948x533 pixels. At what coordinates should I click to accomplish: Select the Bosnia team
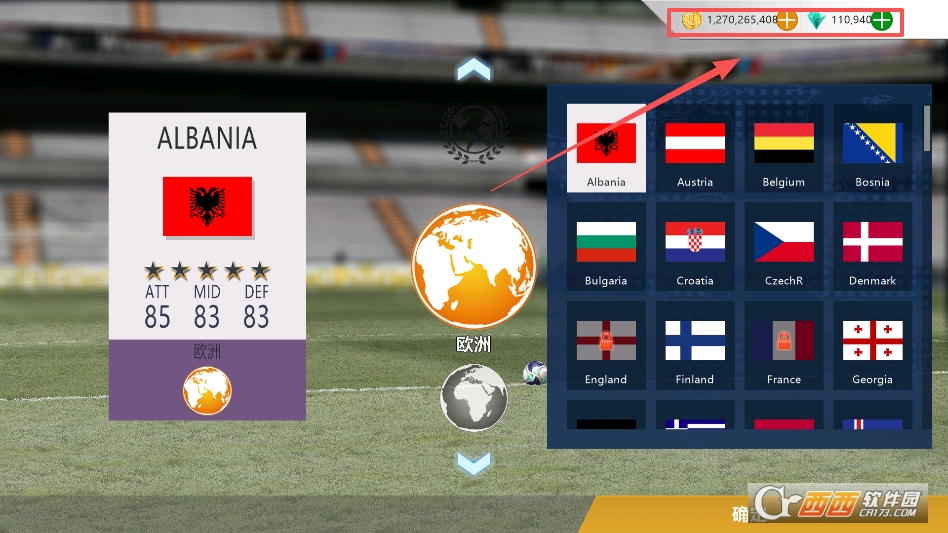872,147
